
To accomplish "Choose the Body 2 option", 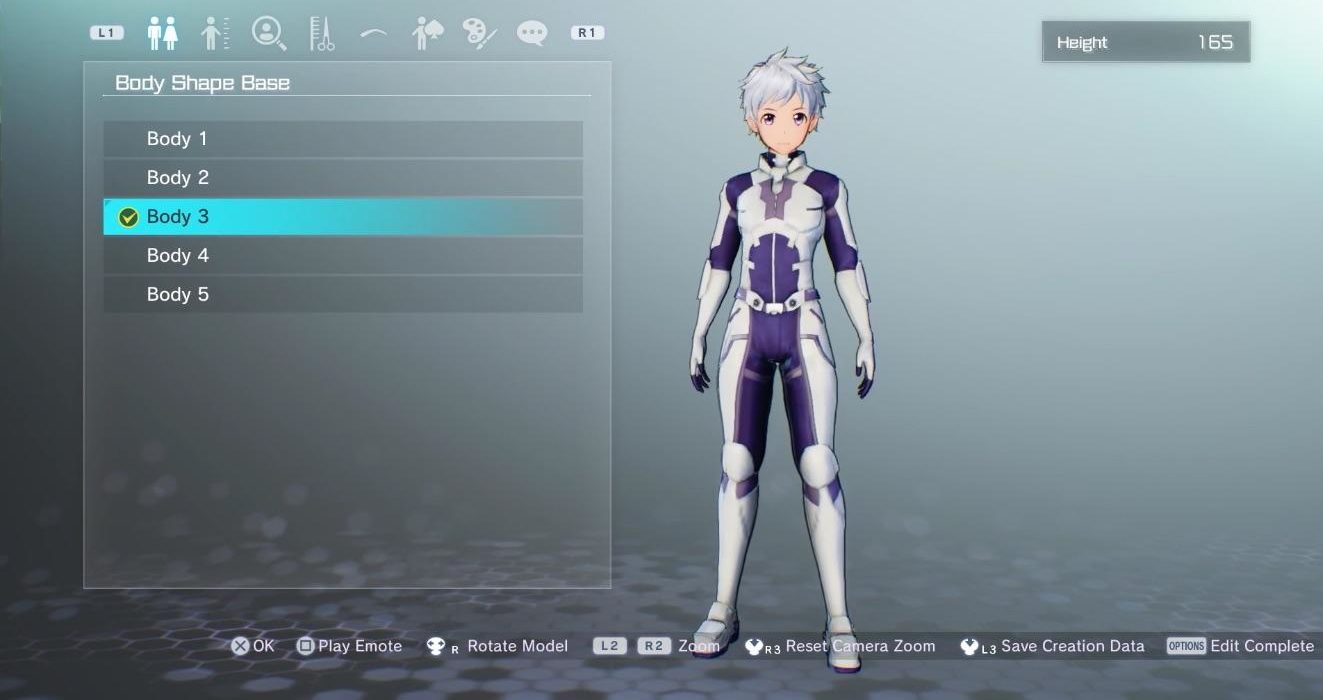I will click(342, 178).
